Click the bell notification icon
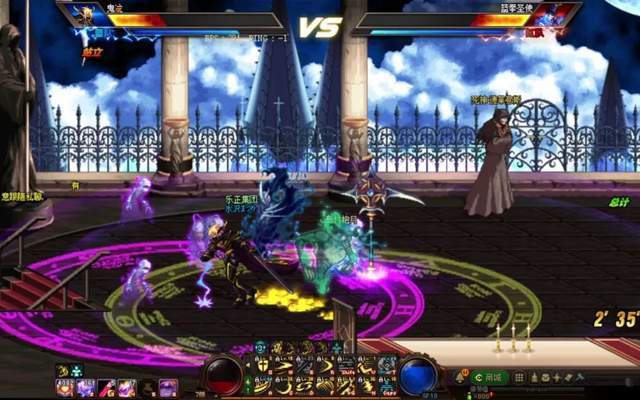 [x=462, y=377]
